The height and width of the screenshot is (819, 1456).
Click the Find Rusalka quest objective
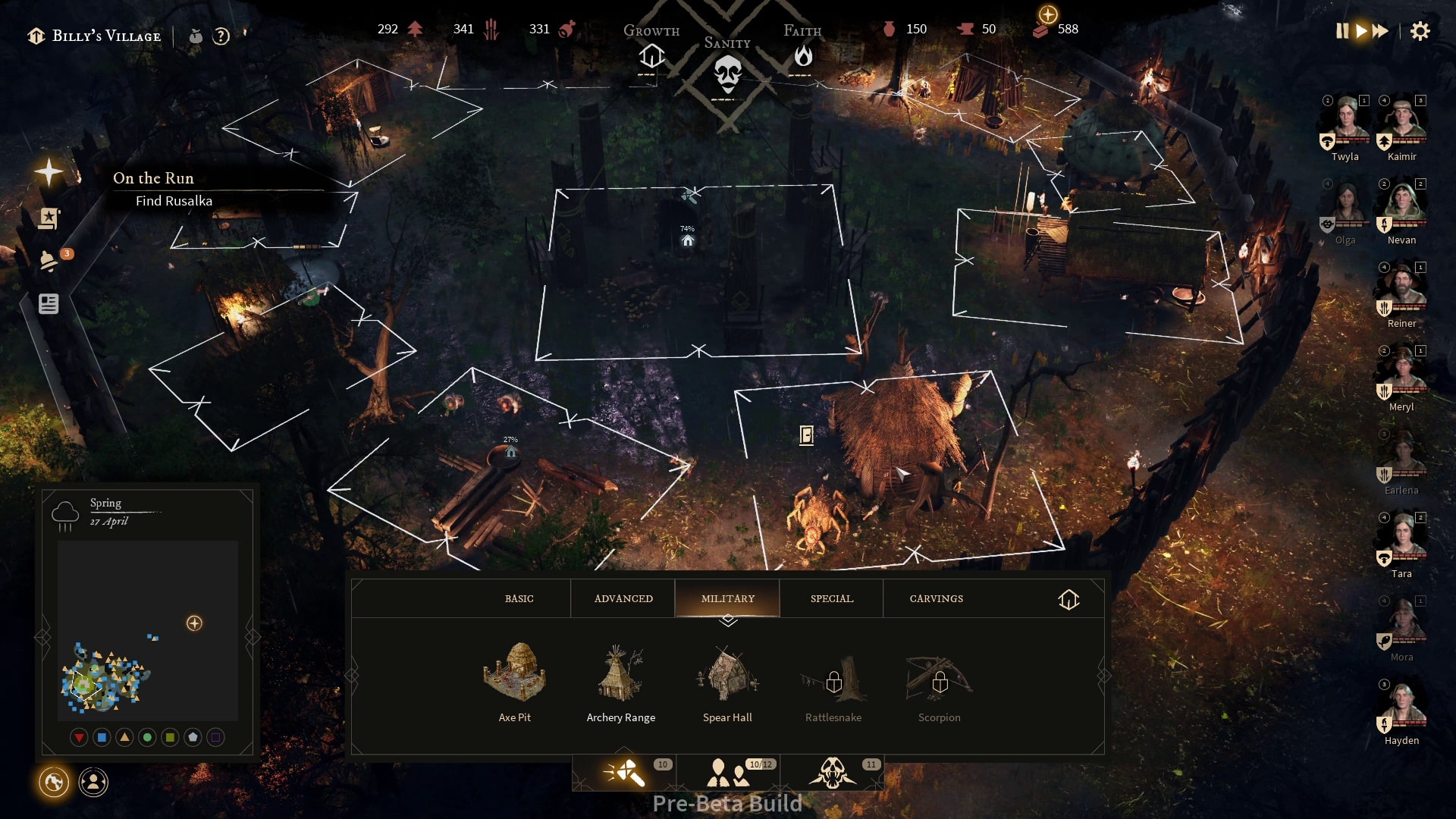coord(174,201)
